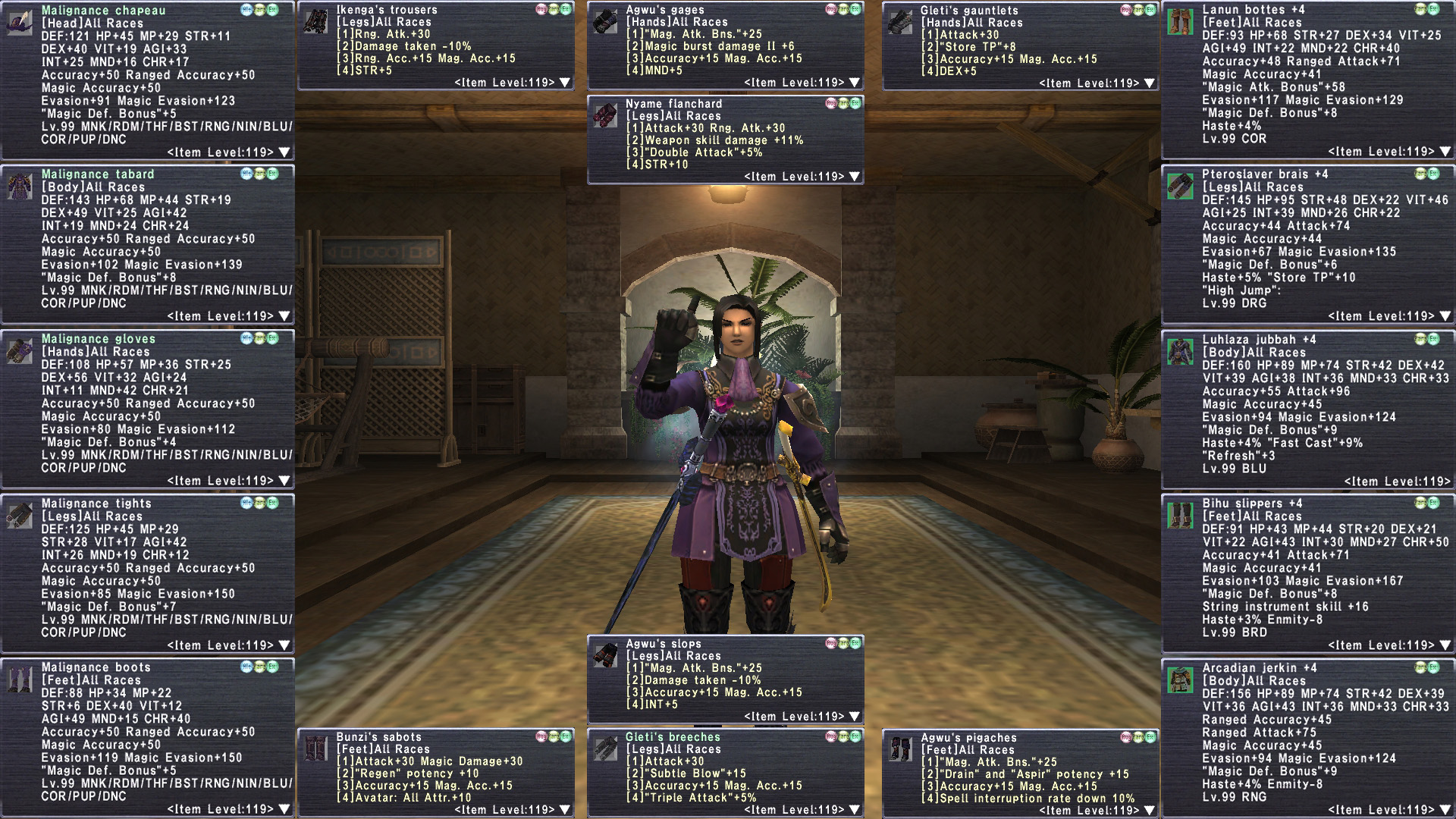
Task: Select the Pteroslayer brais +4 icon
Action: (x=1180, y=186)
